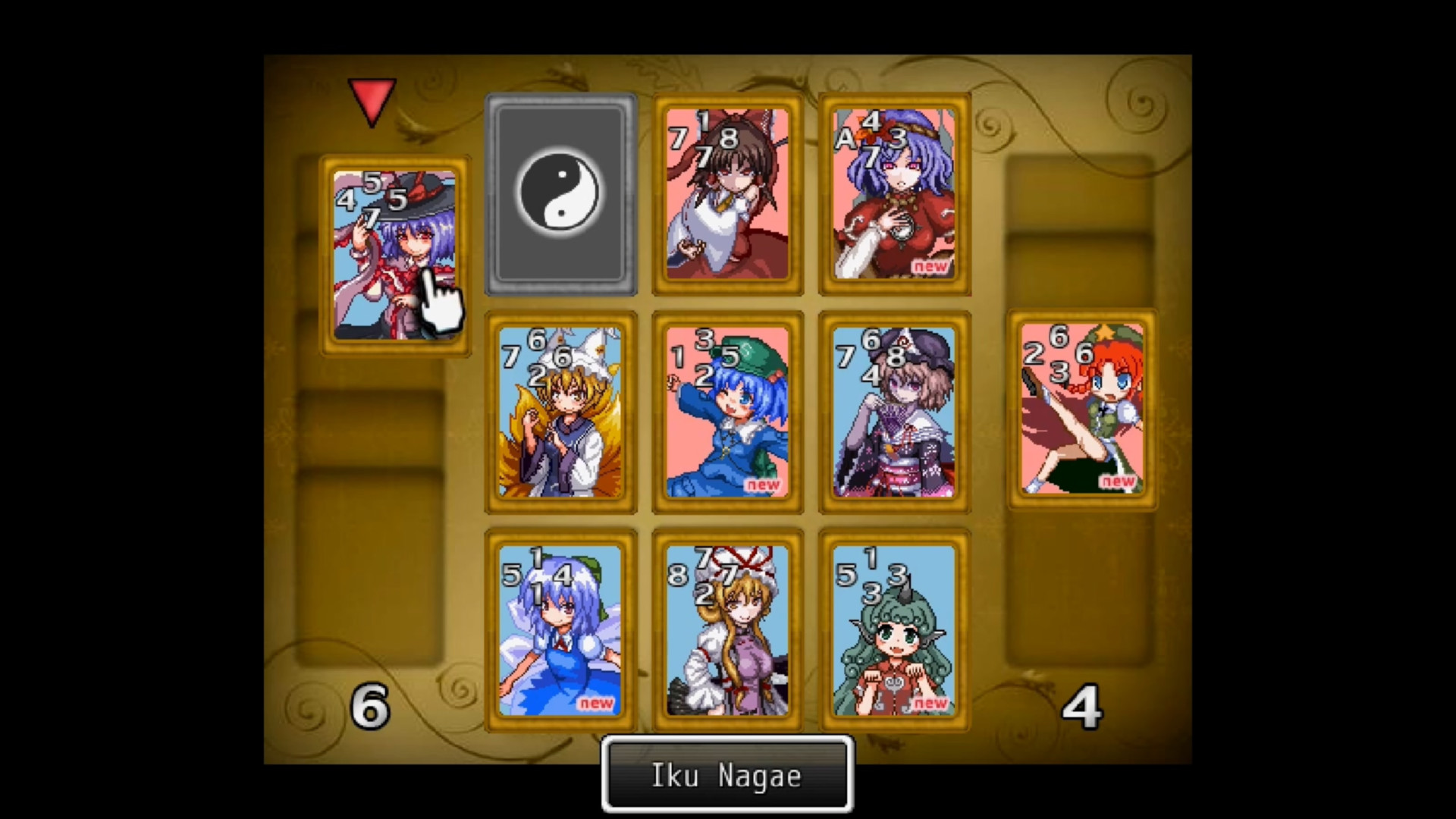Image resolution: width=1456 pixels, height=819 pixels.
Task: Click the Iku Nagae card under the cursor
Action: point(394,254)
